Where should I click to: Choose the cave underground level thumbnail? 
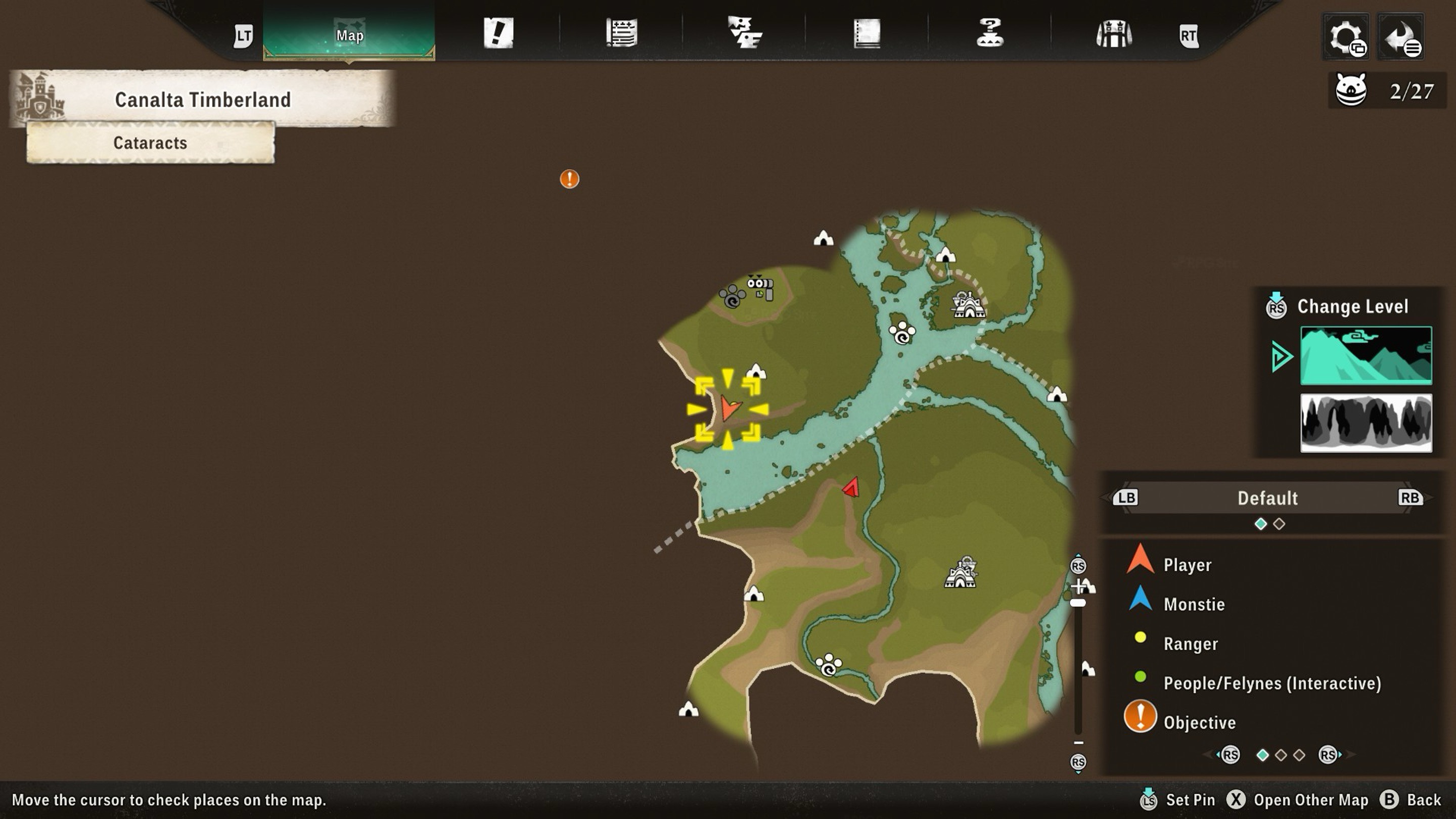point(1366,423)
